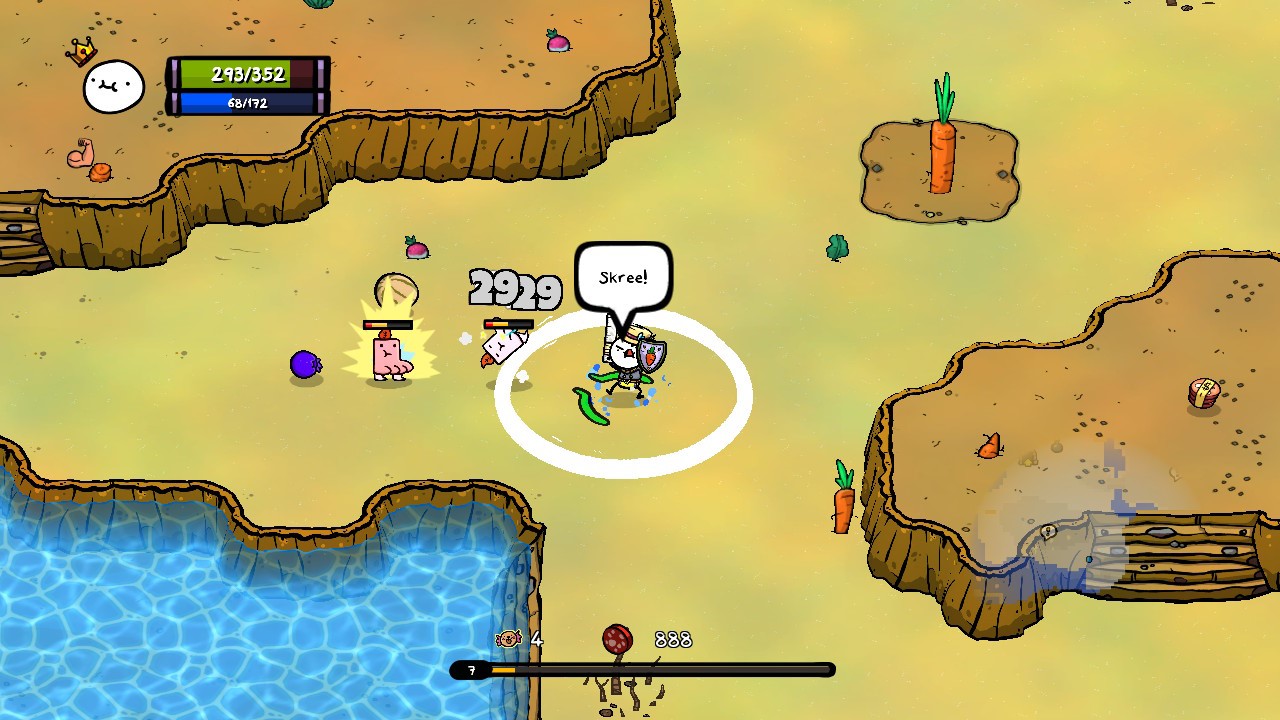This screenshot has width=1280, height=720.
Task: Click the white blob character portrait
Action: click(114, 87)
